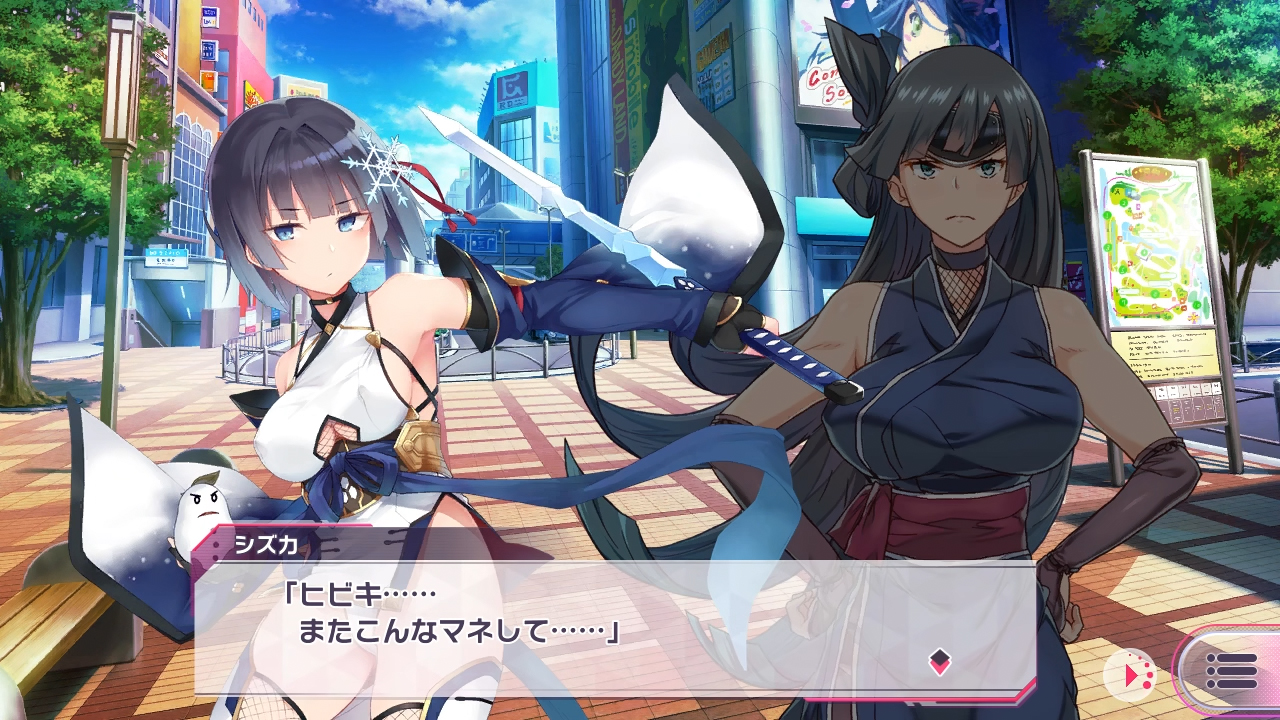Advance Shizuka's dialogue text box

614,627
